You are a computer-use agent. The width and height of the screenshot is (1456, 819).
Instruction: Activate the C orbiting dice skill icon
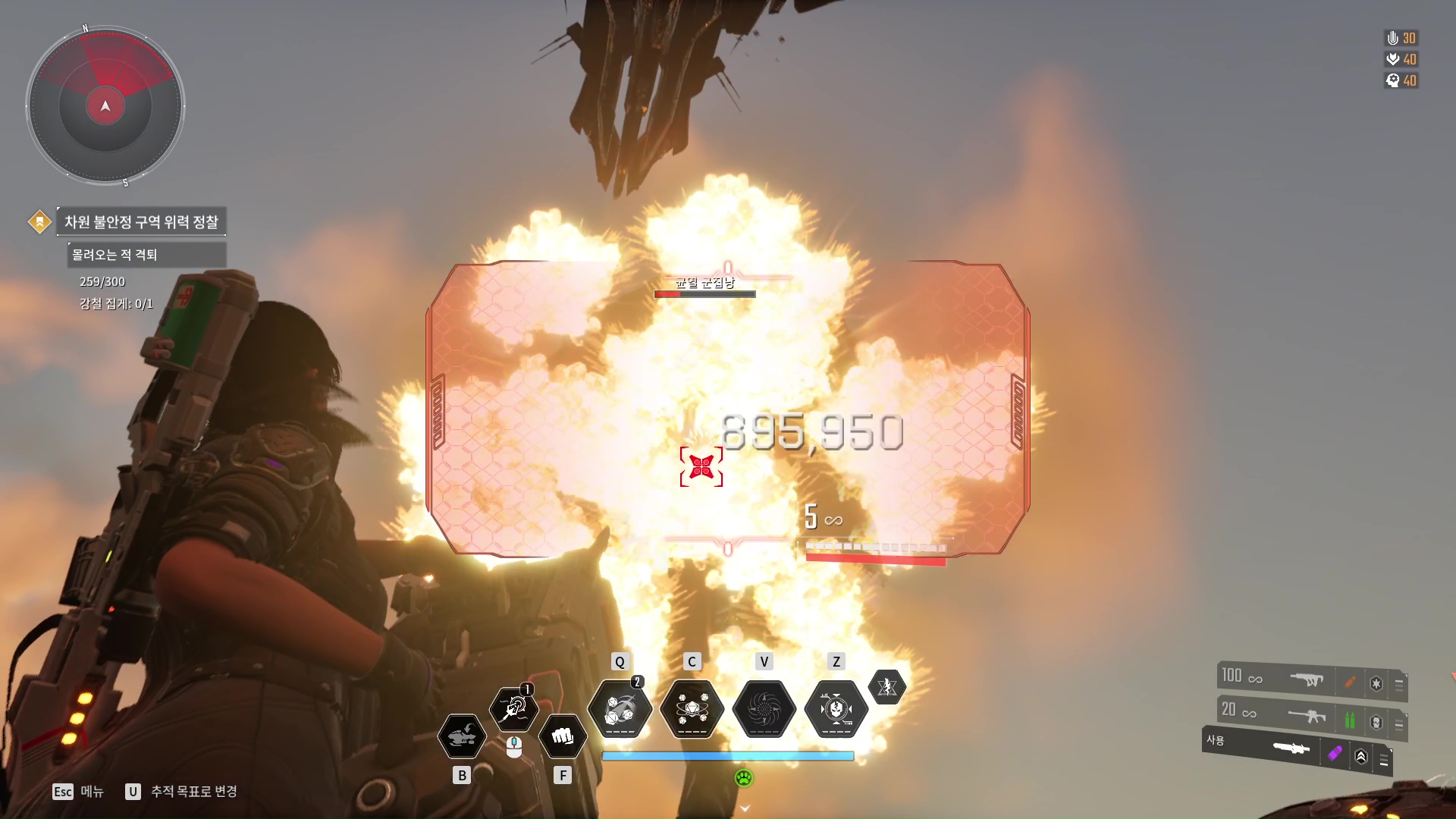click(692, 709)
